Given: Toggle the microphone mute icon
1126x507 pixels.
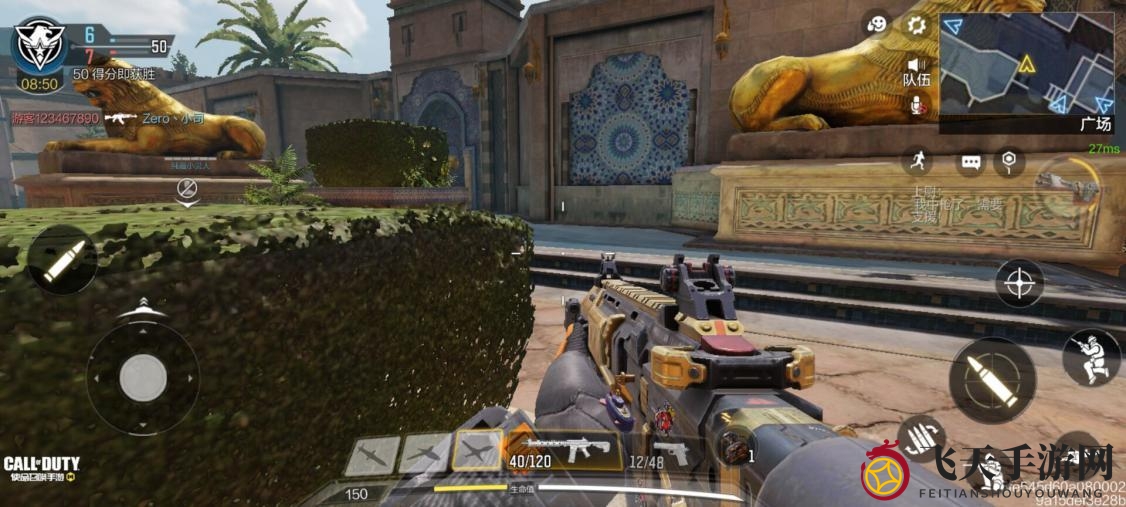Looking at the screenshot, I should click(915, 103).
